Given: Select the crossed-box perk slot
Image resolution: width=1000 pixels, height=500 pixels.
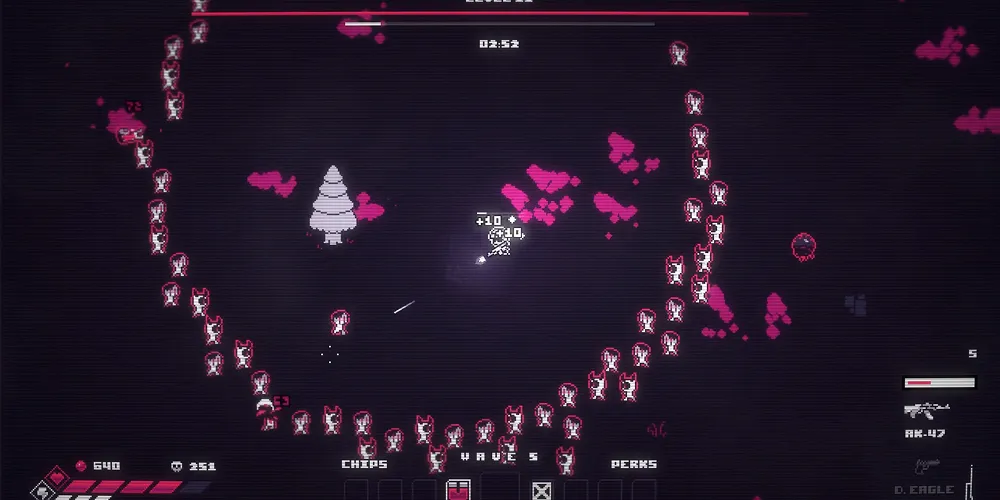Looking at the screenshot, I should click(x=541, y=490).
